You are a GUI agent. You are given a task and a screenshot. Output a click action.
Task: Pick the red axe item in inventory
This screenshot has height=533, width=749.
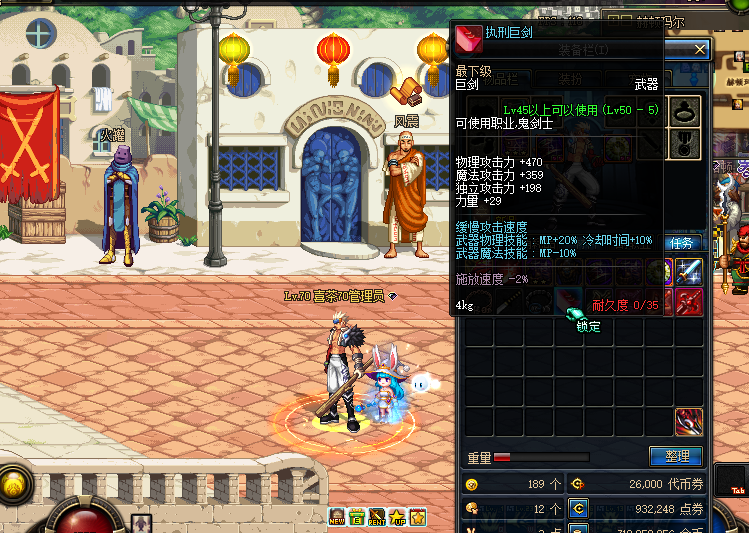pyautogui.click(x=689, y=422)
